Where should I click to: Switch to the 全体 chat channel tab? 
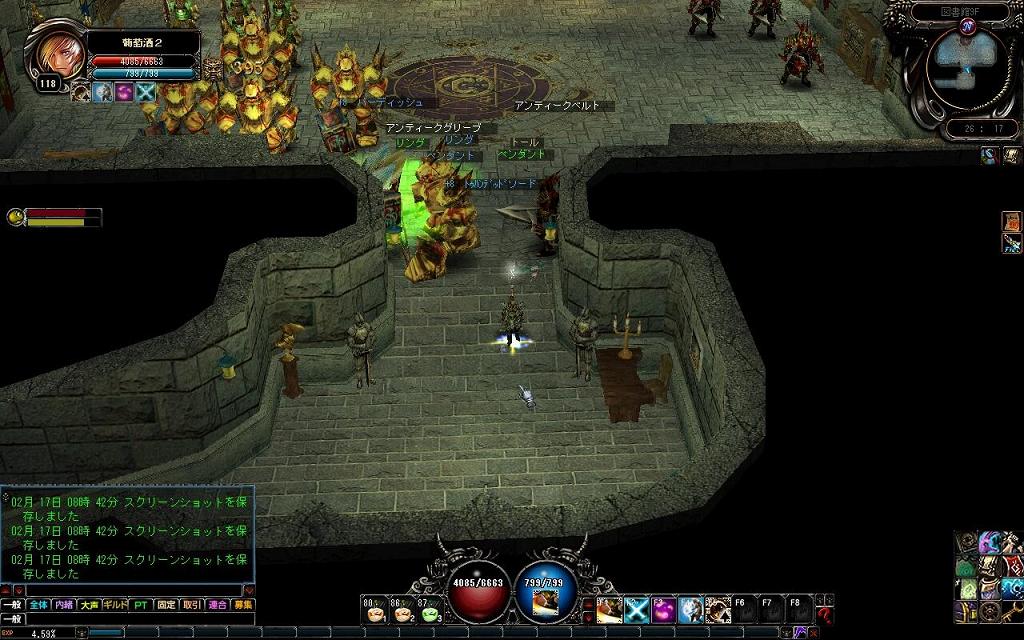coord(38,605)
